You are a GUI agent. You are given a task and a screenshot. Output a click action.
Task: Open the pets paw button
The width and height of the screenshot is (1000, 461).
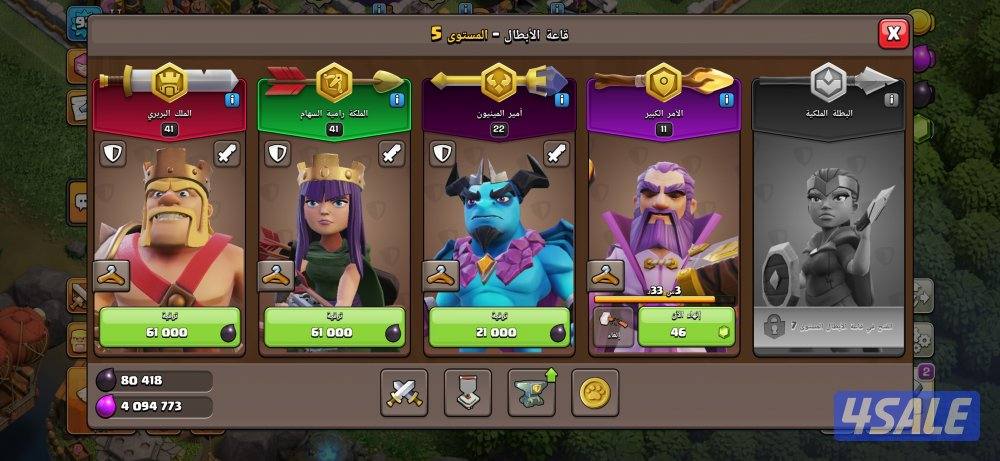(x=595, y=392)
